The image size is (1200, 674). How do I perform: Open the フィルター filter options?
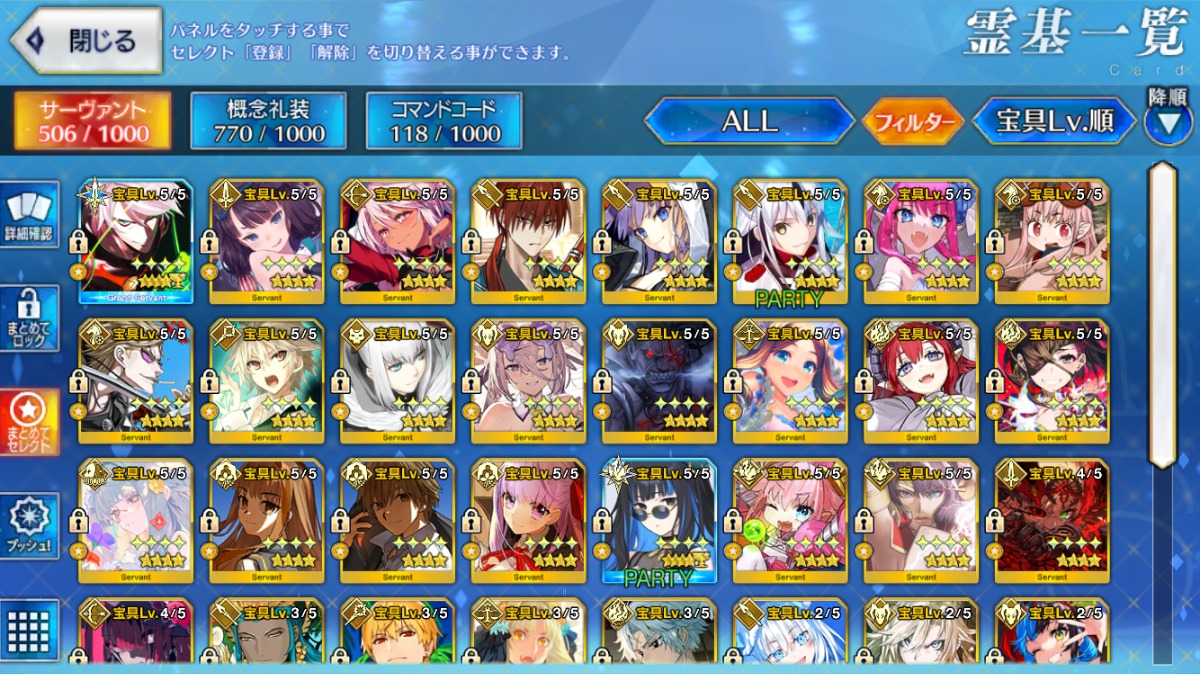tap(912, 122)
